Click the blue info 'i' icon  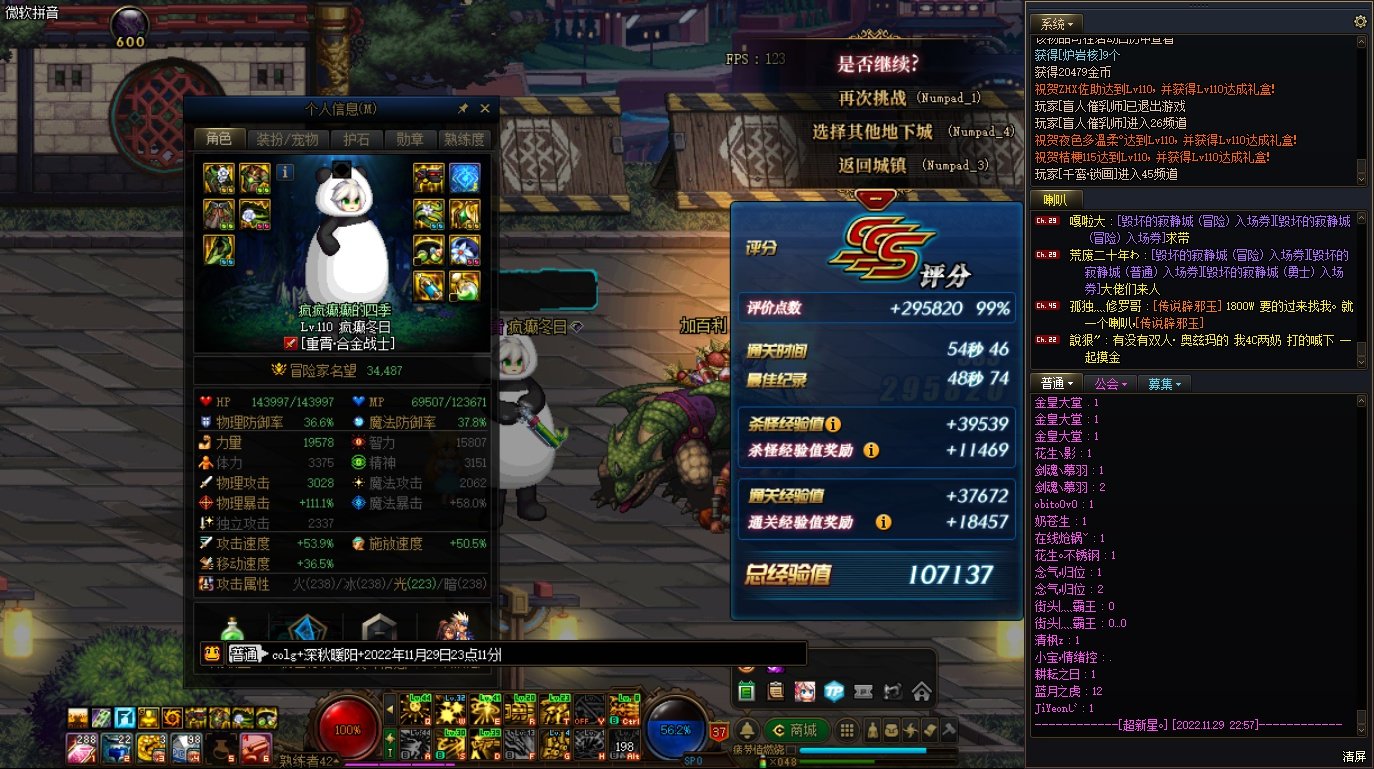pos(285,172)
